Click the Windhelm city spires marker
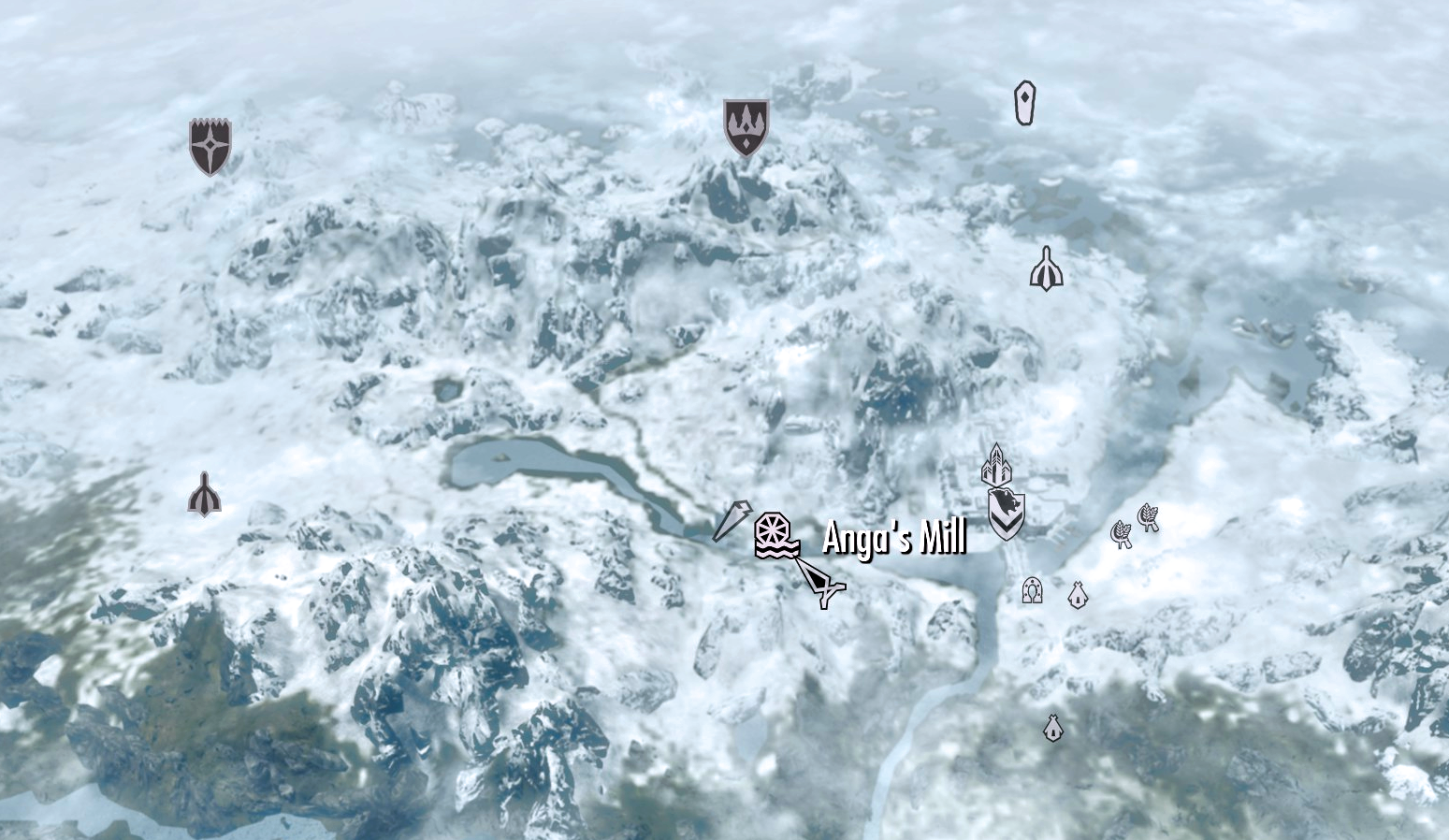The width and height of the screenshot is (1449, 840). coord(997,465)
